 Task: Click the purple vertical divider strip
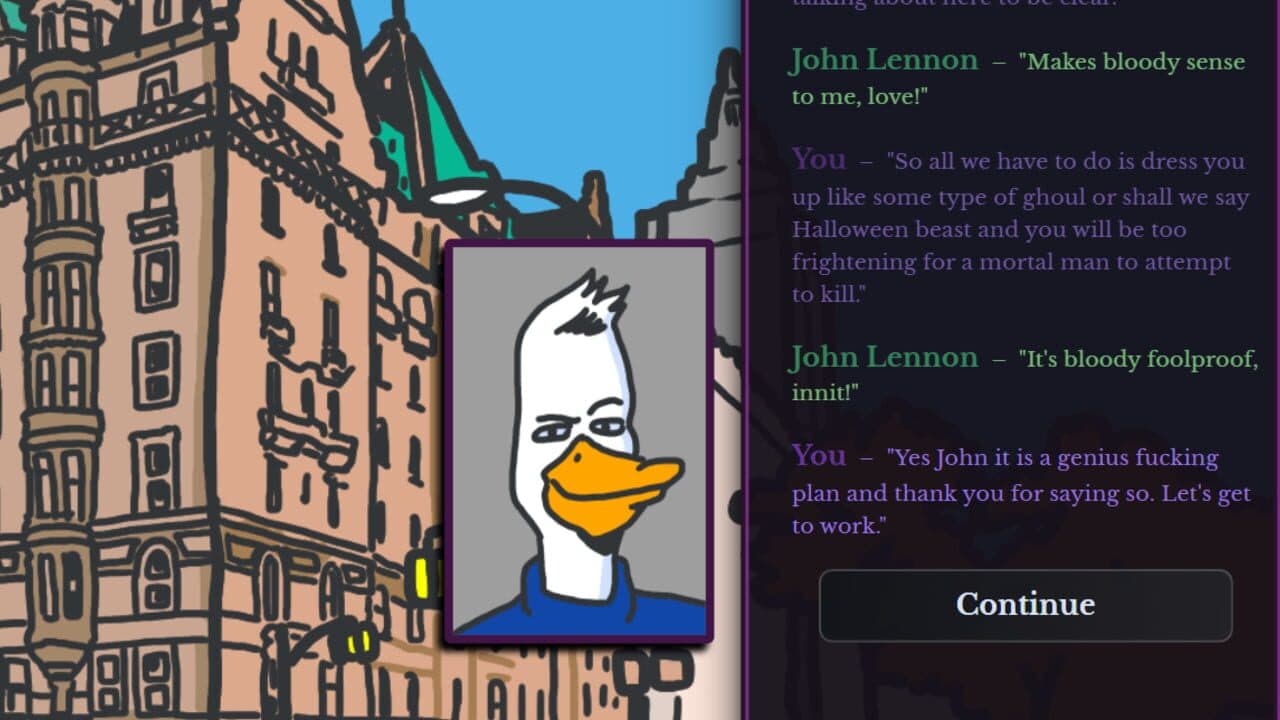click(x=752, y=360)
